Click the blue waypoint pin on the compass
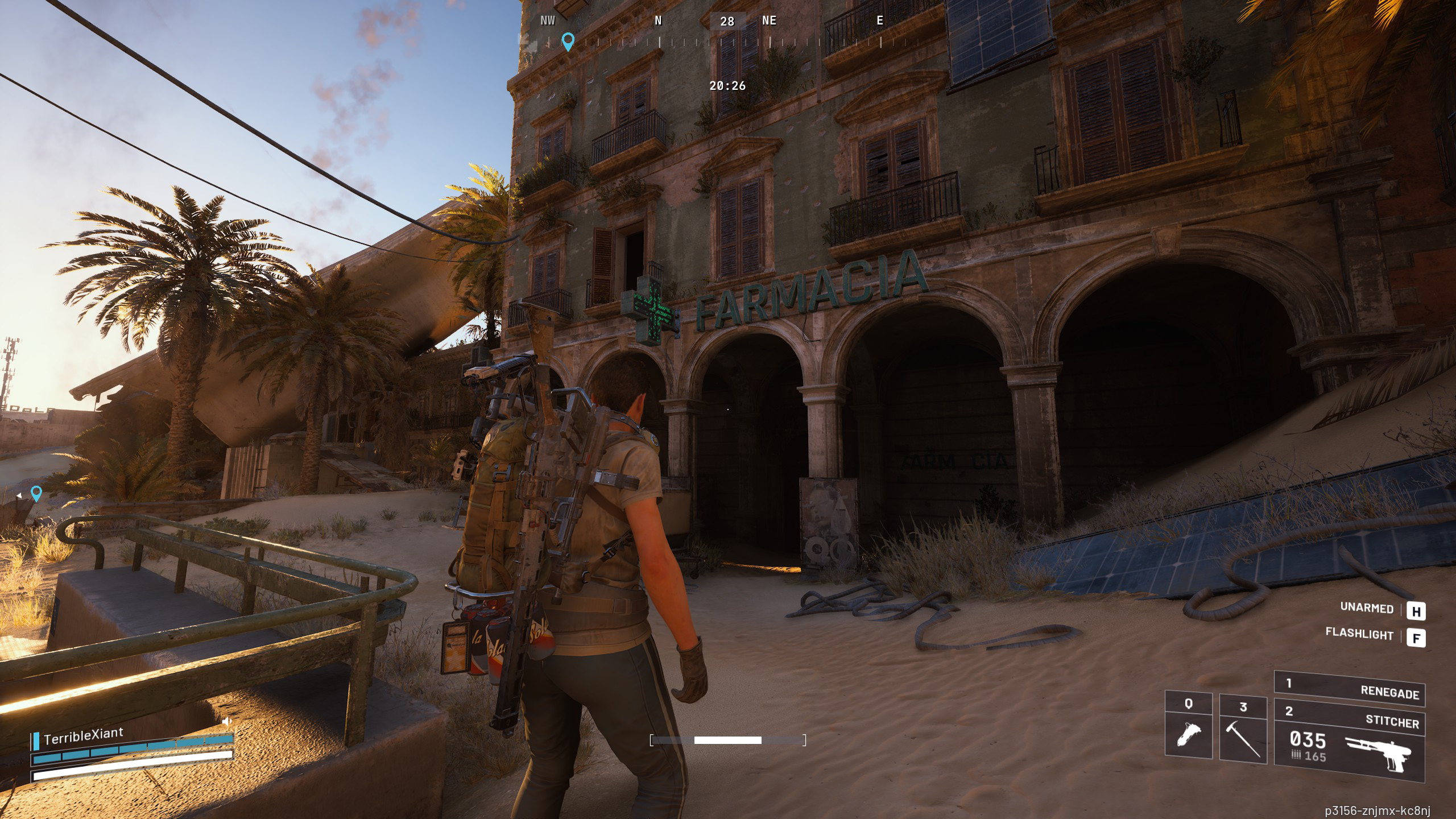 click(x=568, y=41)
